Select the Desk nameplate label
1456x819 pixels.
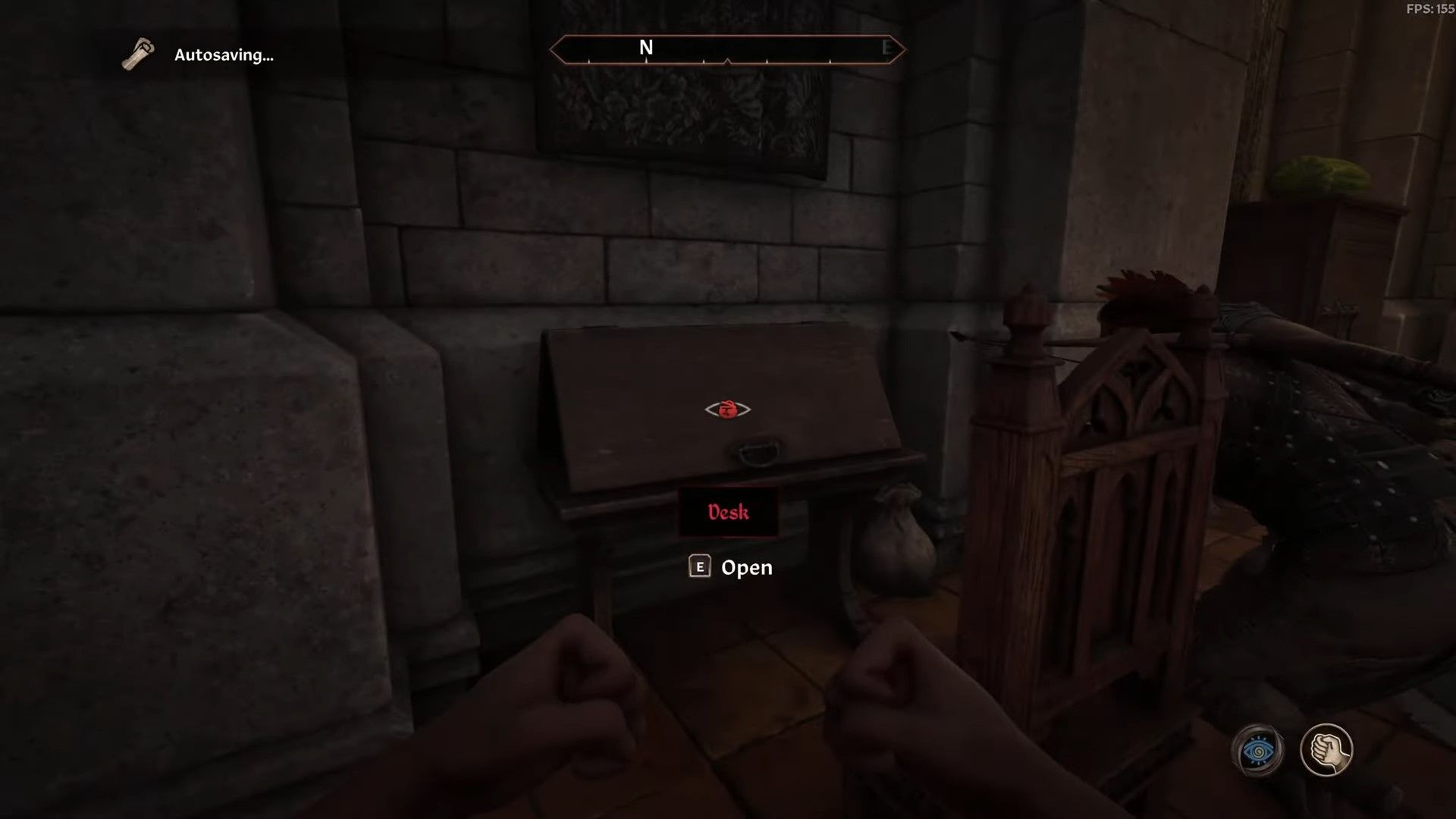(728, 512)
